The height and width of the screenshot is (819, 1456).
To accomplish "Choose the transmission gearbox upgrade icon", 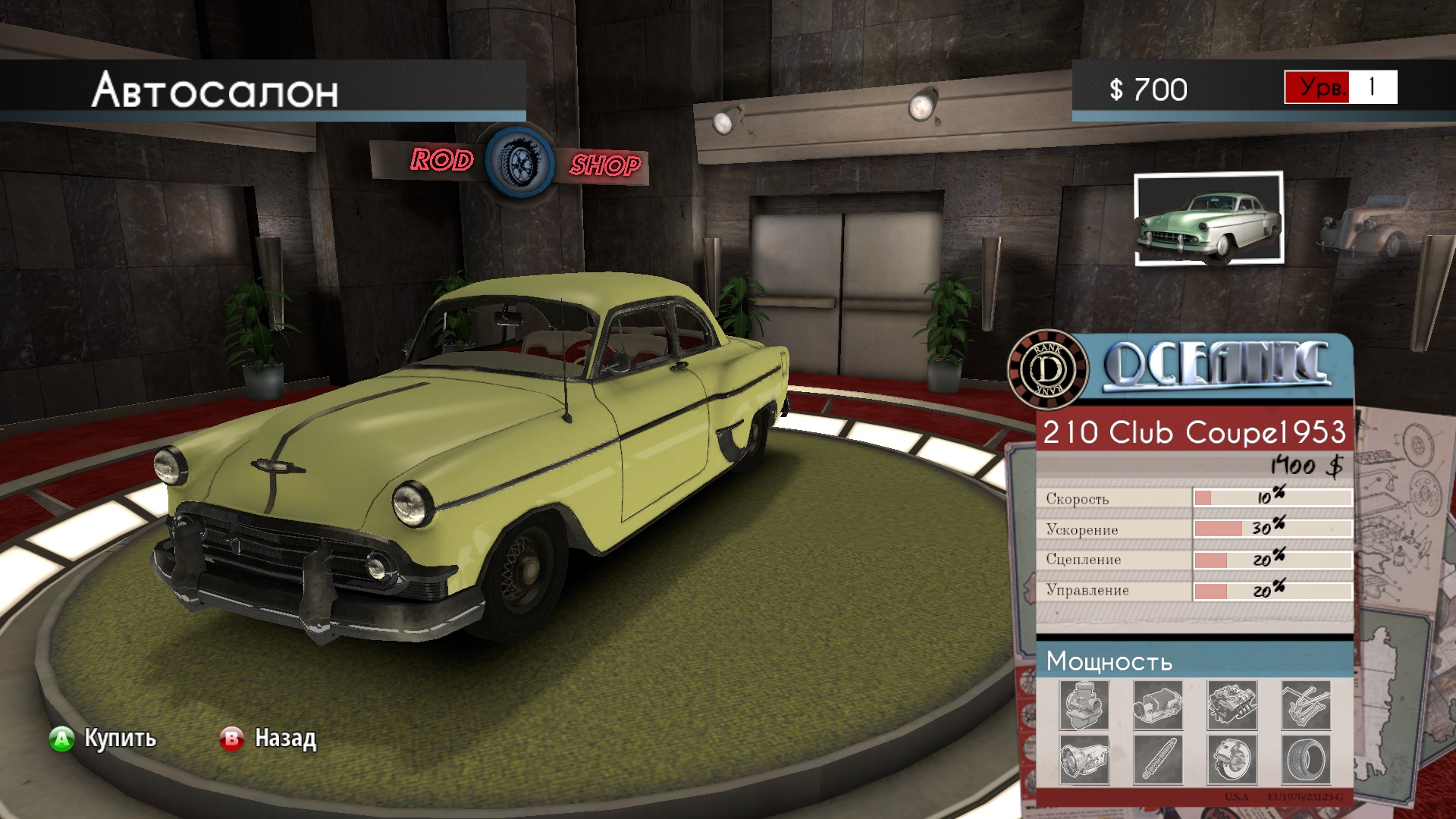I will [1084, 759].
